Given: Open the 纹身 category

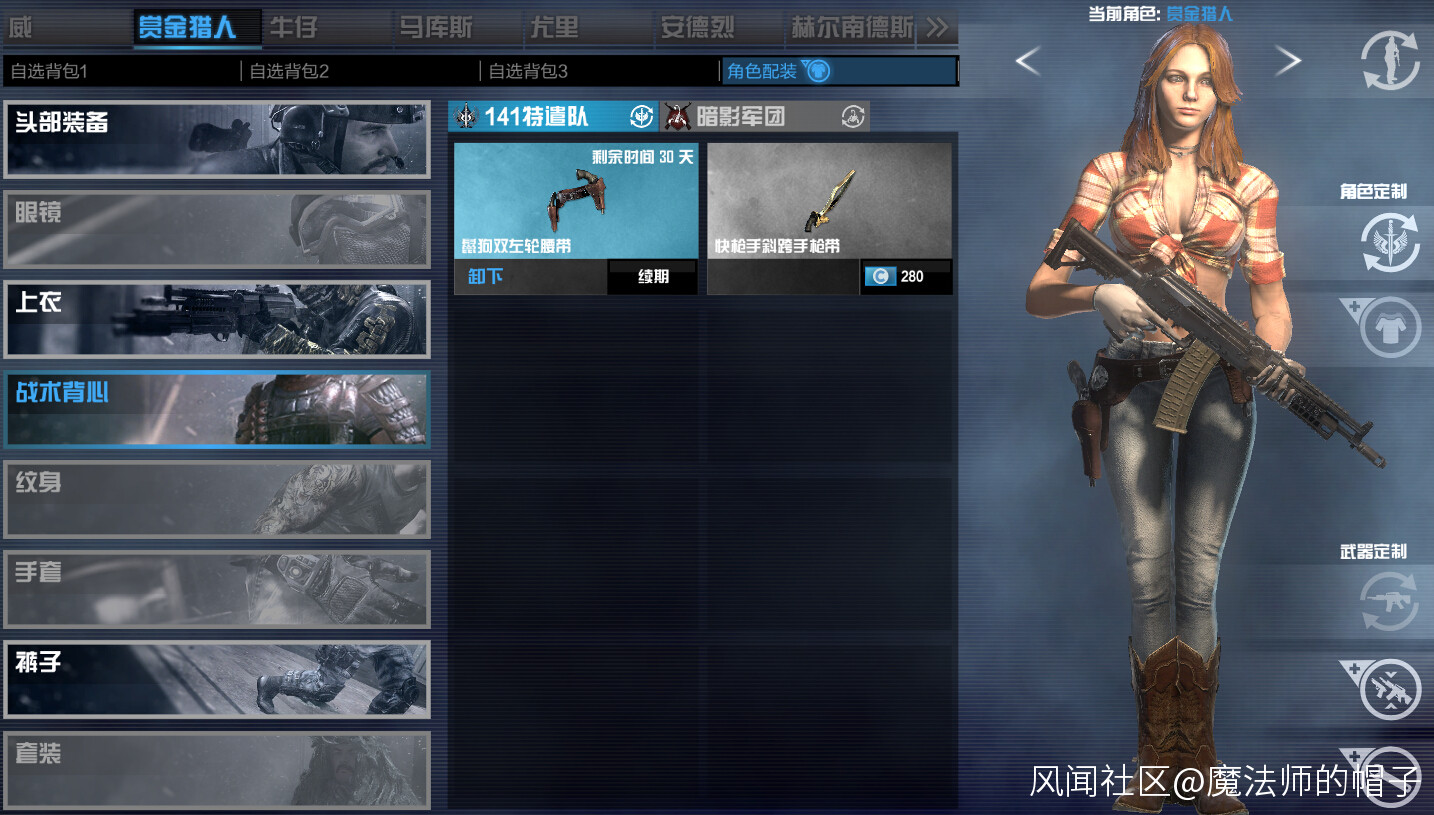Looking at the screenshot, I should [x=217, y=499].
